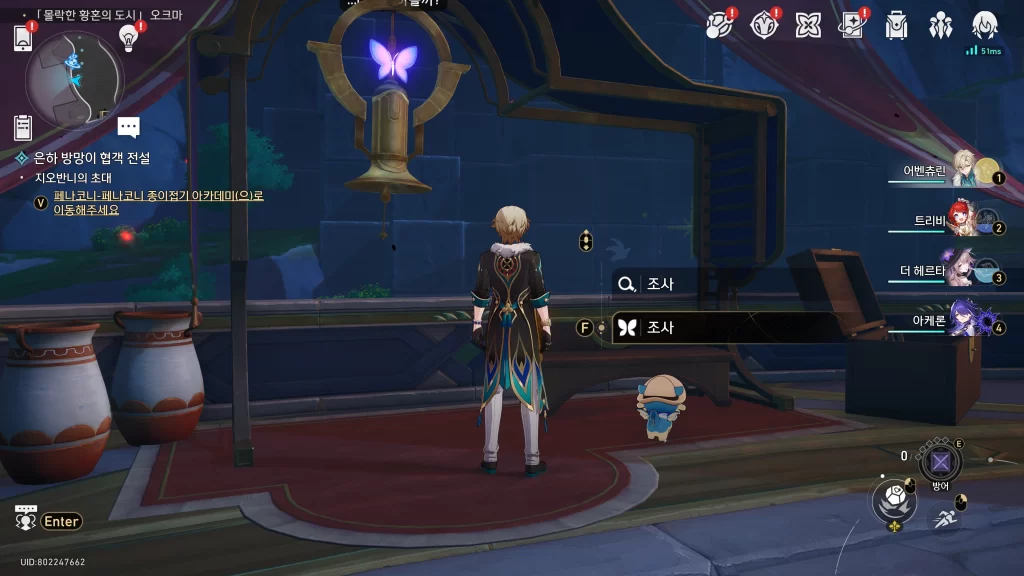
Task: Activate the 방어 technique skill icon
Action: pos(940,462)
